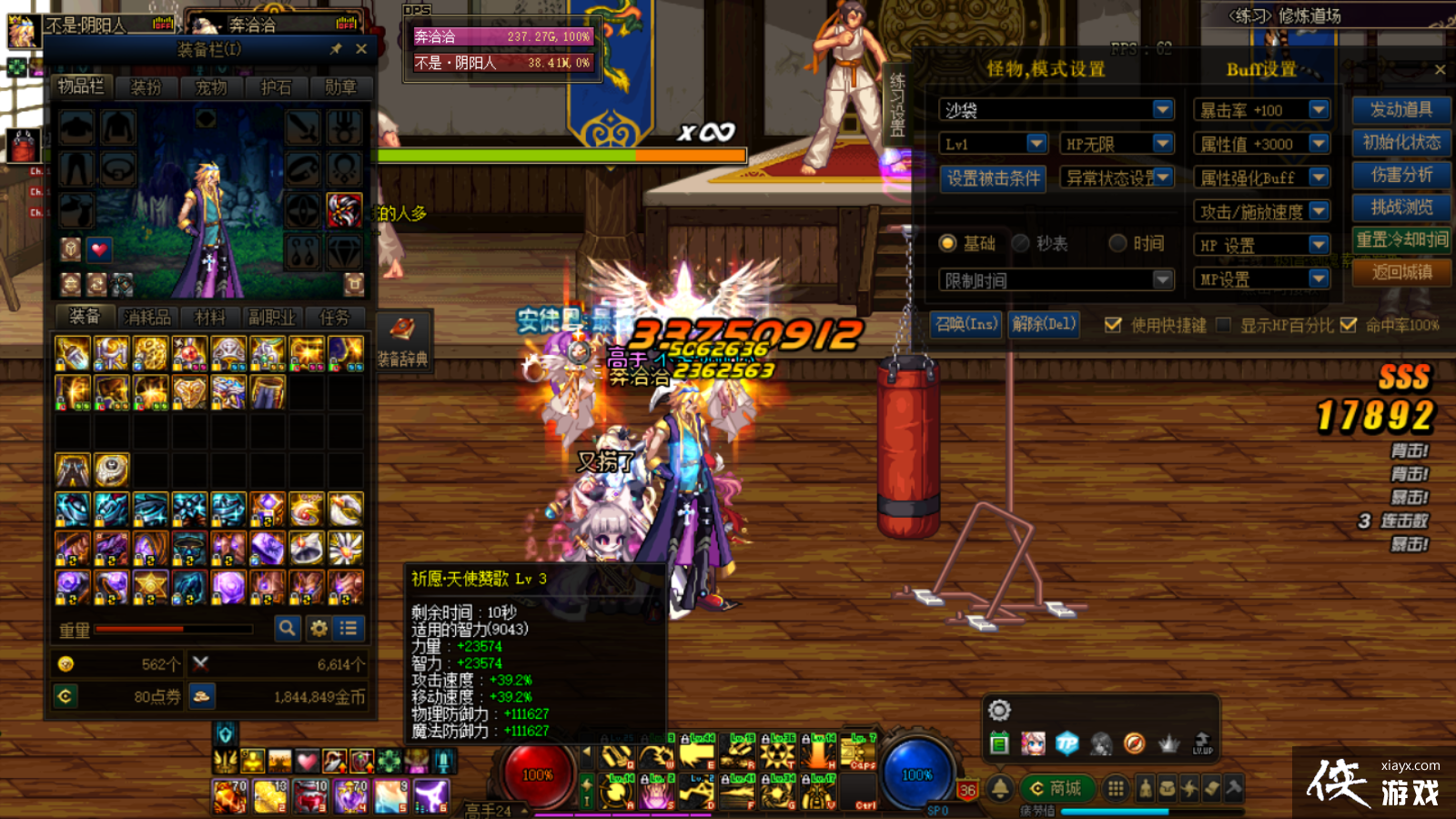Open the 装备辞典 equipment dictionary icon
Screen dimensions: 1456x819
coord(400,328)
